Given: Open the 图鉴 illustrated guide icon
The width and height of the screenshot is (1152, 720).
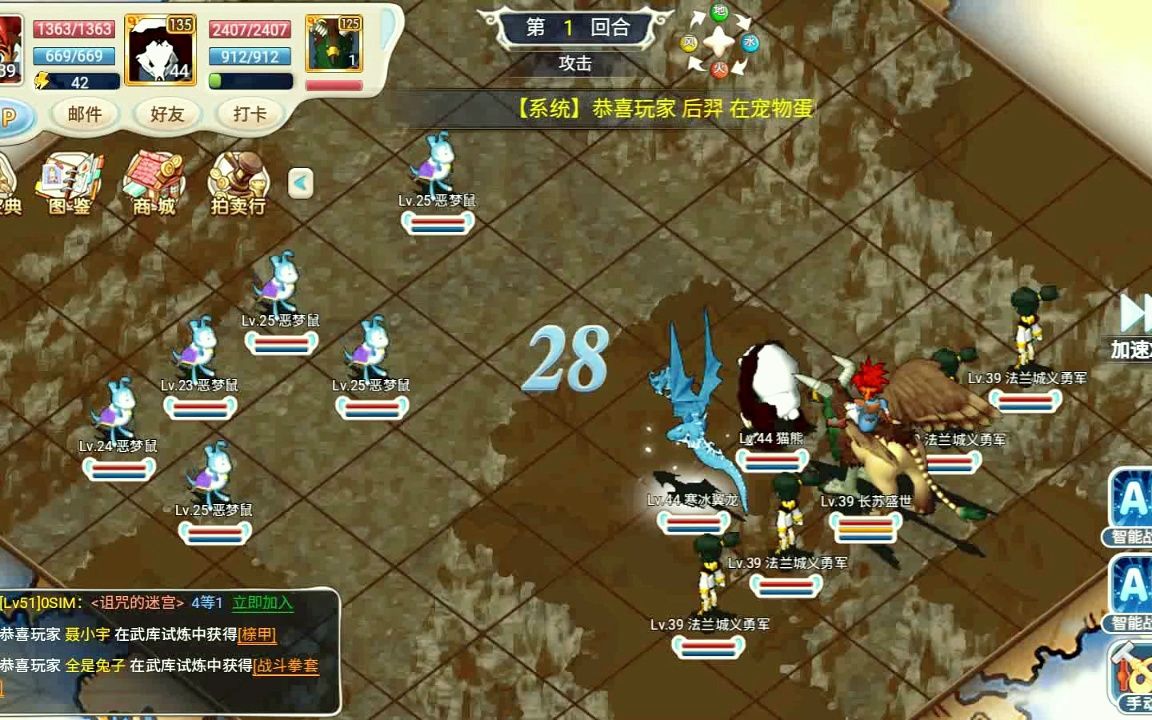Looking at the screenshot, I should 69,183.
